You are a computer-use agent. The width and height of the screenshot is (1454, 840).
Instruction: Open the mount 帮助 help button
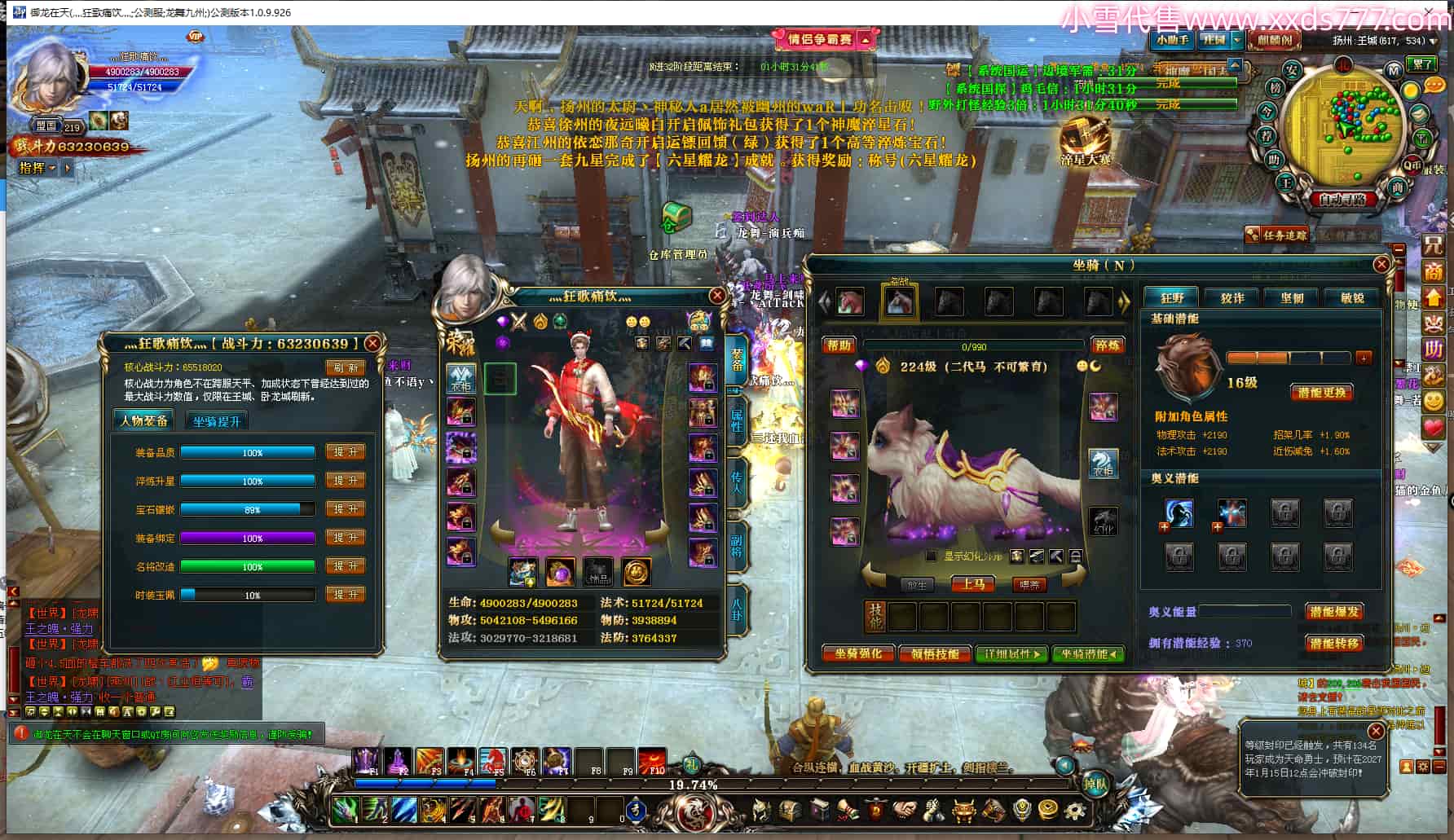[x=839, y=345]
